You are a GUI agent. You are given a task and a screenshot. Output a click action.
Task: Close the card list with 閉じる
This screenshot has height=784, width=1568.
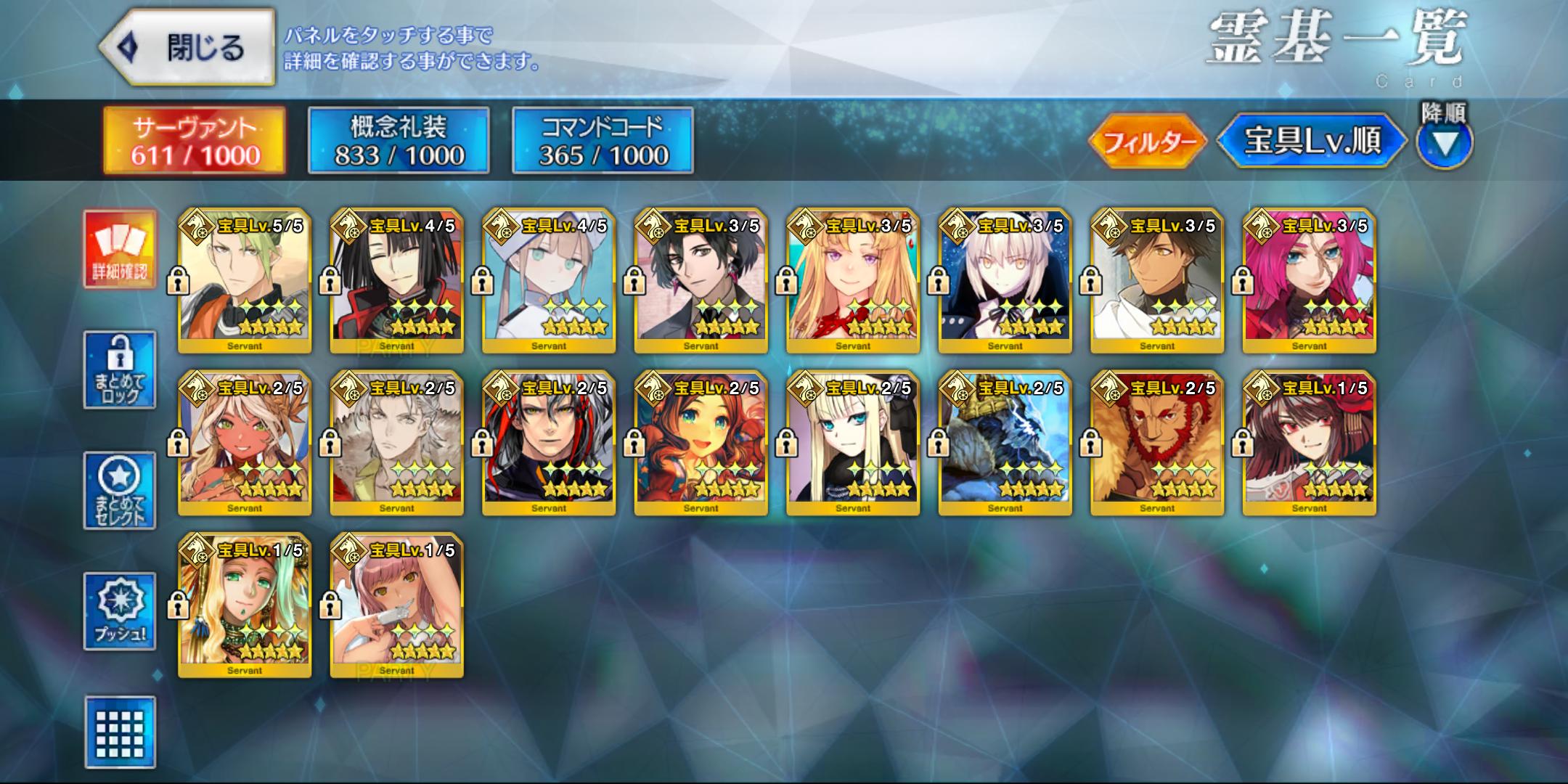[x=187, y=48]
